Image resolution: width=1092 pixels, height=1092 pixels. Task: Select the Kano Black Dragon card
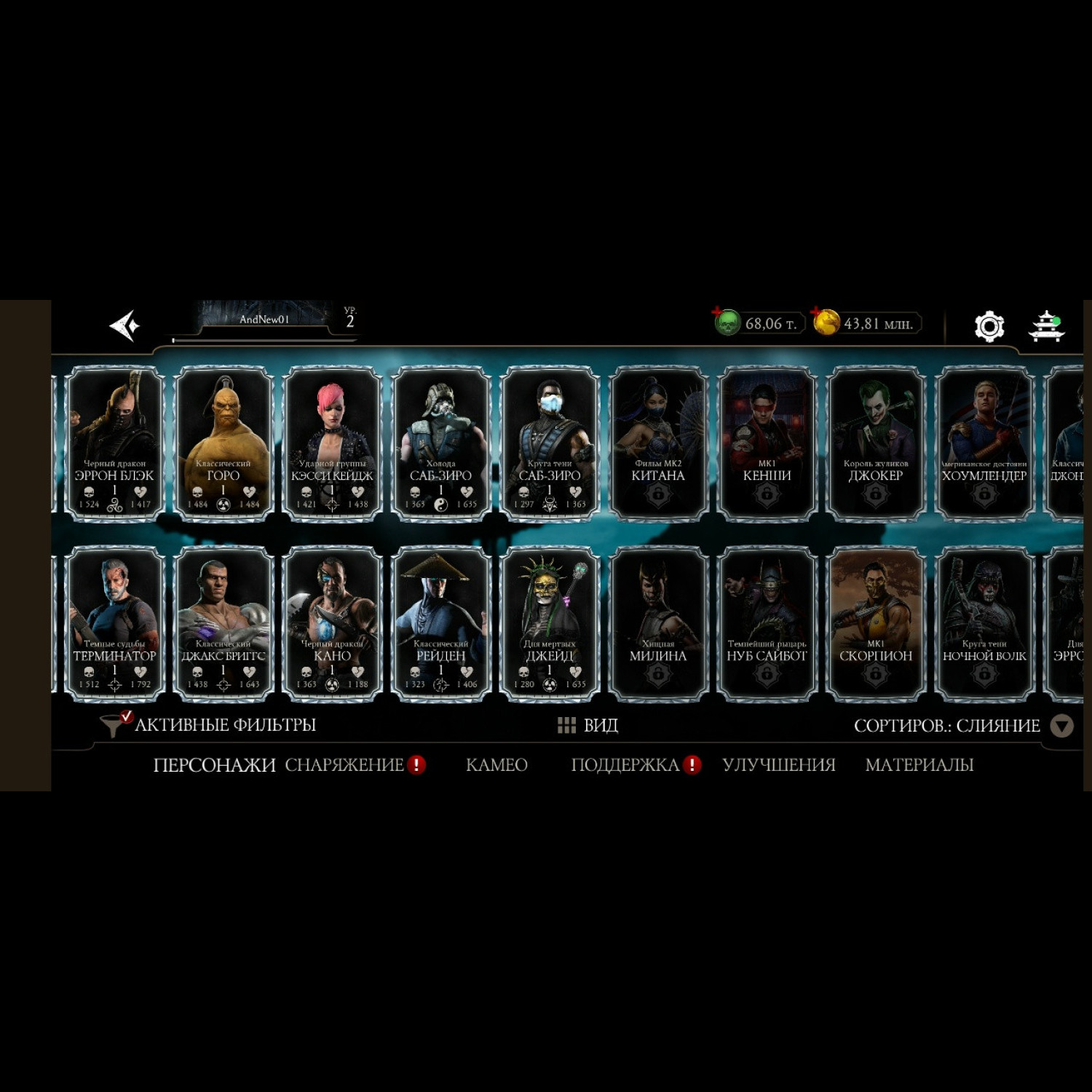point(332,623)
